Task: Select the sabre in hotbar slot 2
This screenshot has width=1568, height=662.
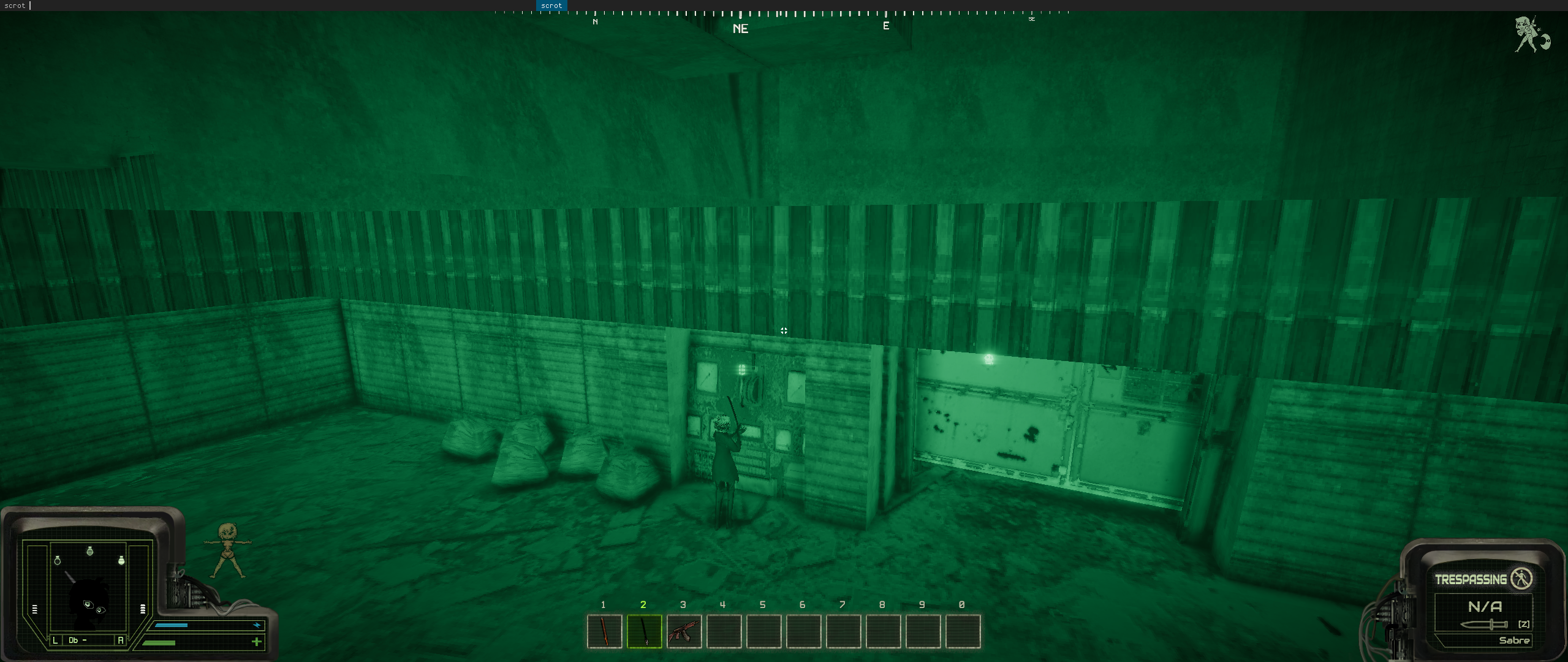Action: click(644, 631)
